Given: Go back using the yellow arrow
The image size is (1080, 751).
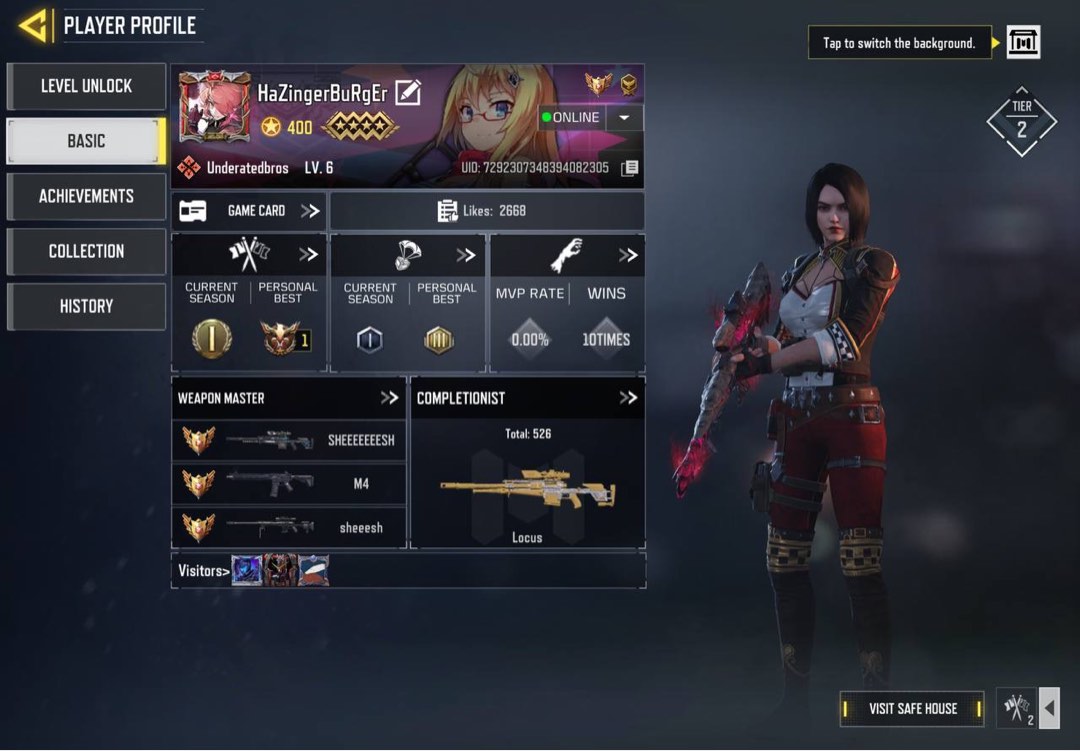Looking at the screenshot, I should point(33,26).
